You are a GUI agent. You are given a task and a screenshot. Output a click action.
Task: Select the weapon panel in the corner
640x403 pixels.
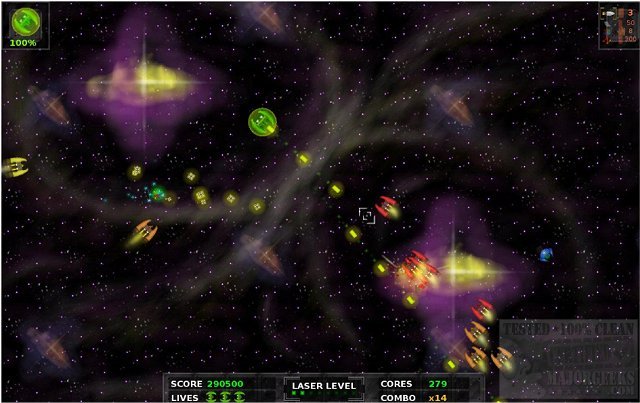point(617,26)
